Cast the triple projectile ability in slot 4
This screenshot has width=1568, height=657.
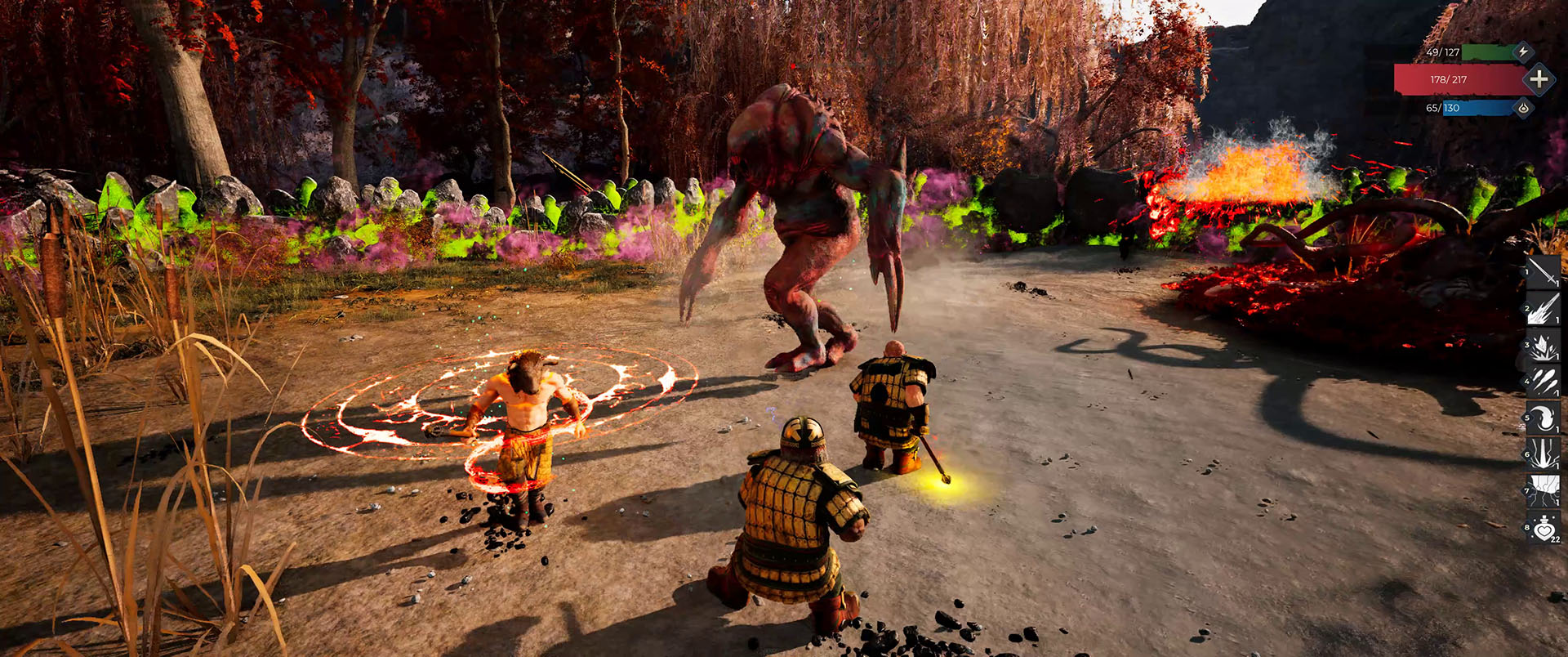point(1543,382)
